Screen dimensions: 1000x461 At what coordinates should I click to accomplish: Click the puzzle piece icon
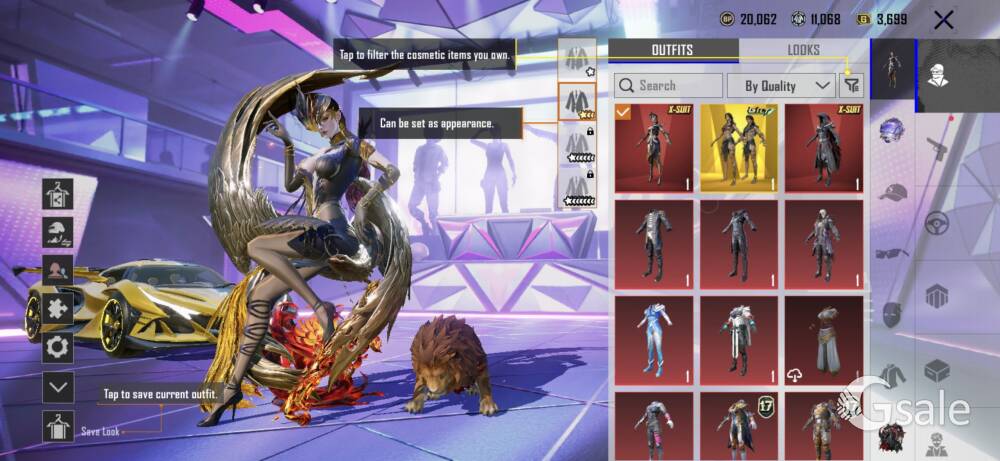coord(58,309)
